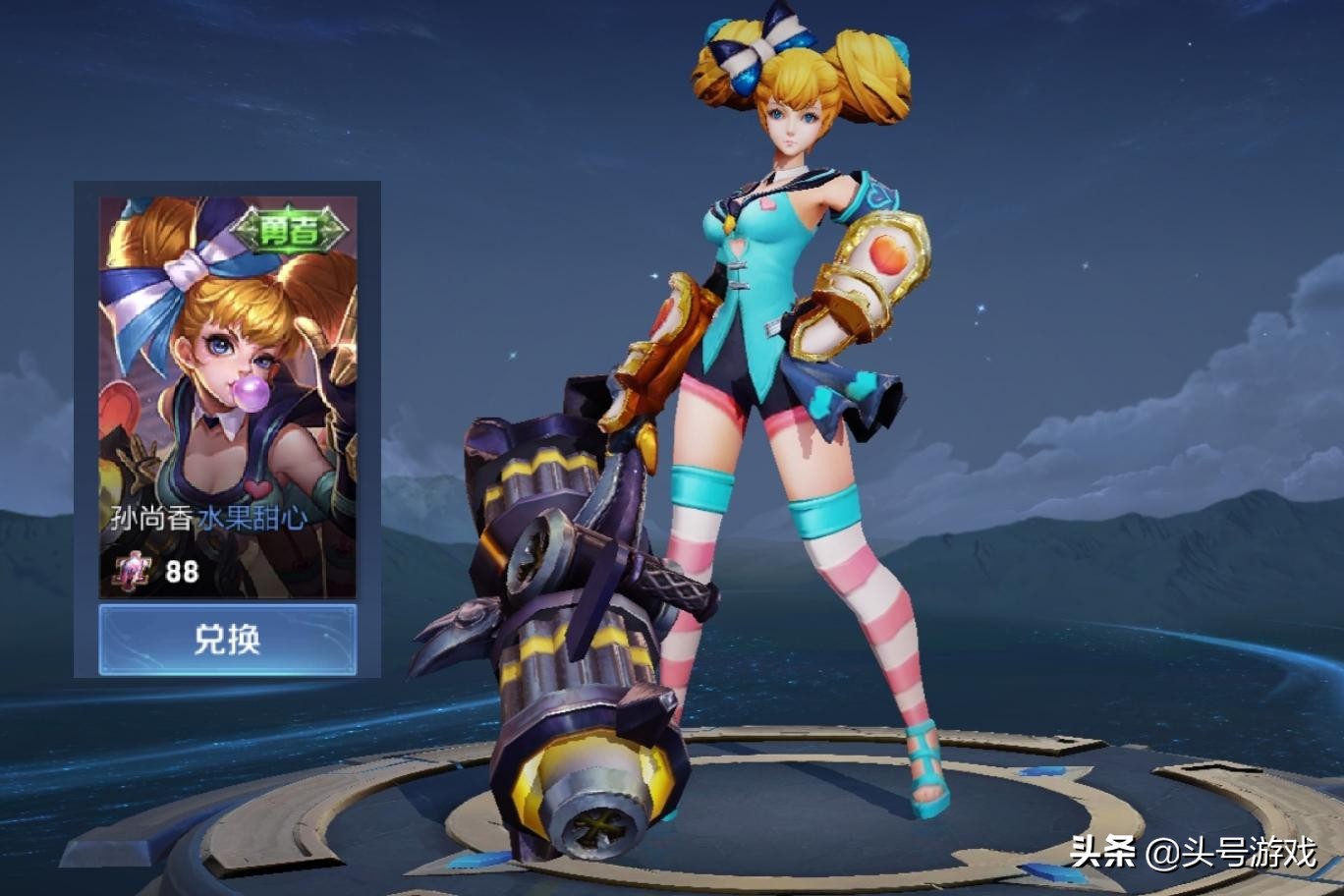
Task: Click the 兑换 exchange button
Action: click(x=227, y=640)
